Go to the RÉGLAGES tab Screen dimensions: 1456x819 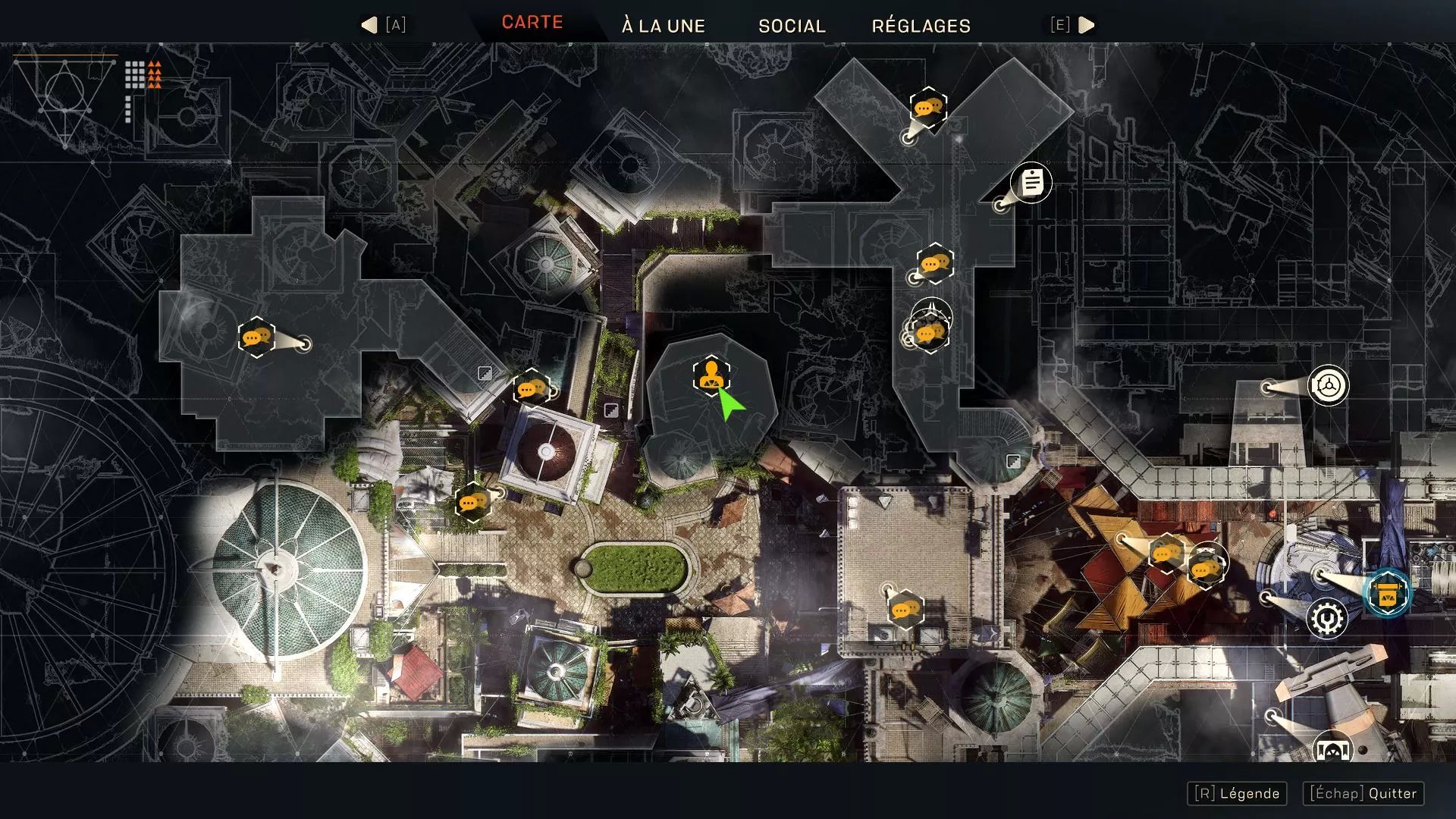click(921, 26)
